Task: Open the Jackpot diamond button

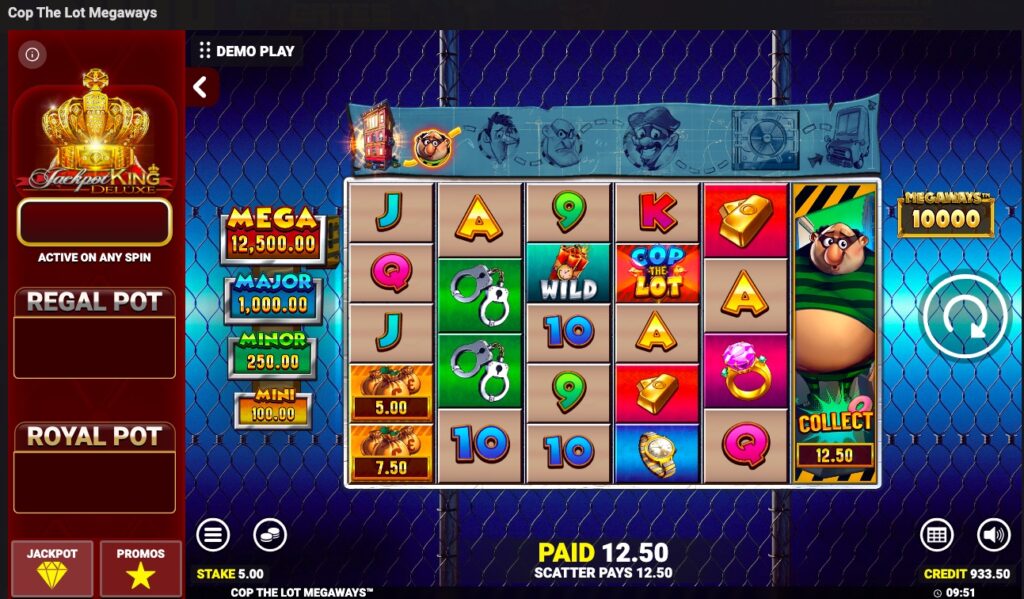Action: tap(52, 568)
